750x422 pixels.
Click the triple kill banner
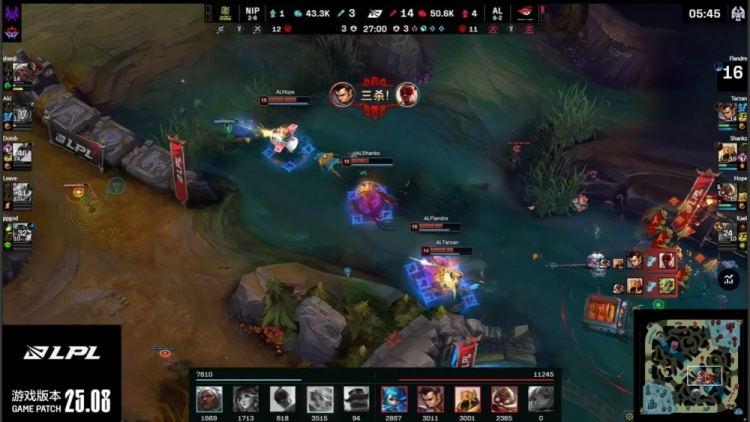[x=374, y=94]
